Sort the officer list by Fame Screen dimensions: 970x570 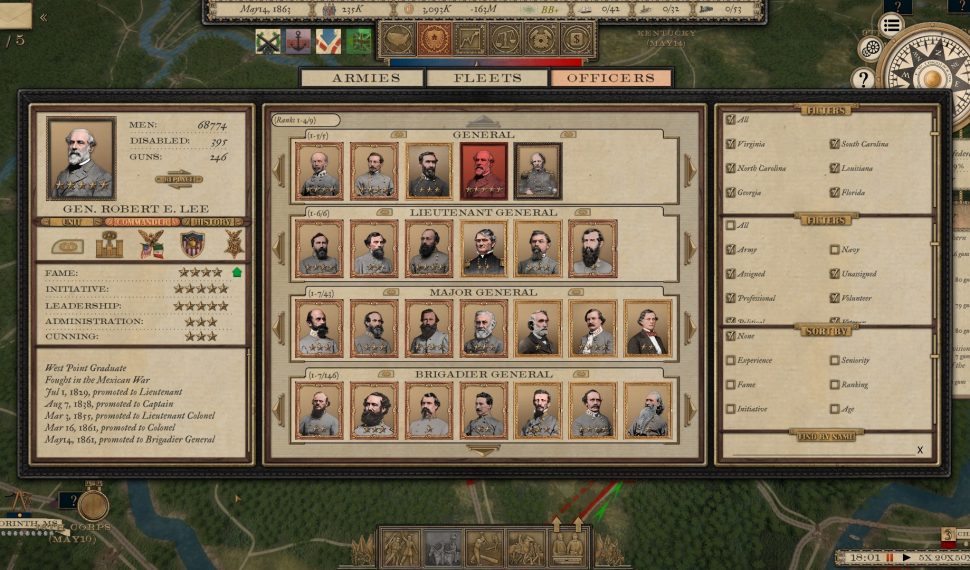pyautogui.click(x=731, y=384)
